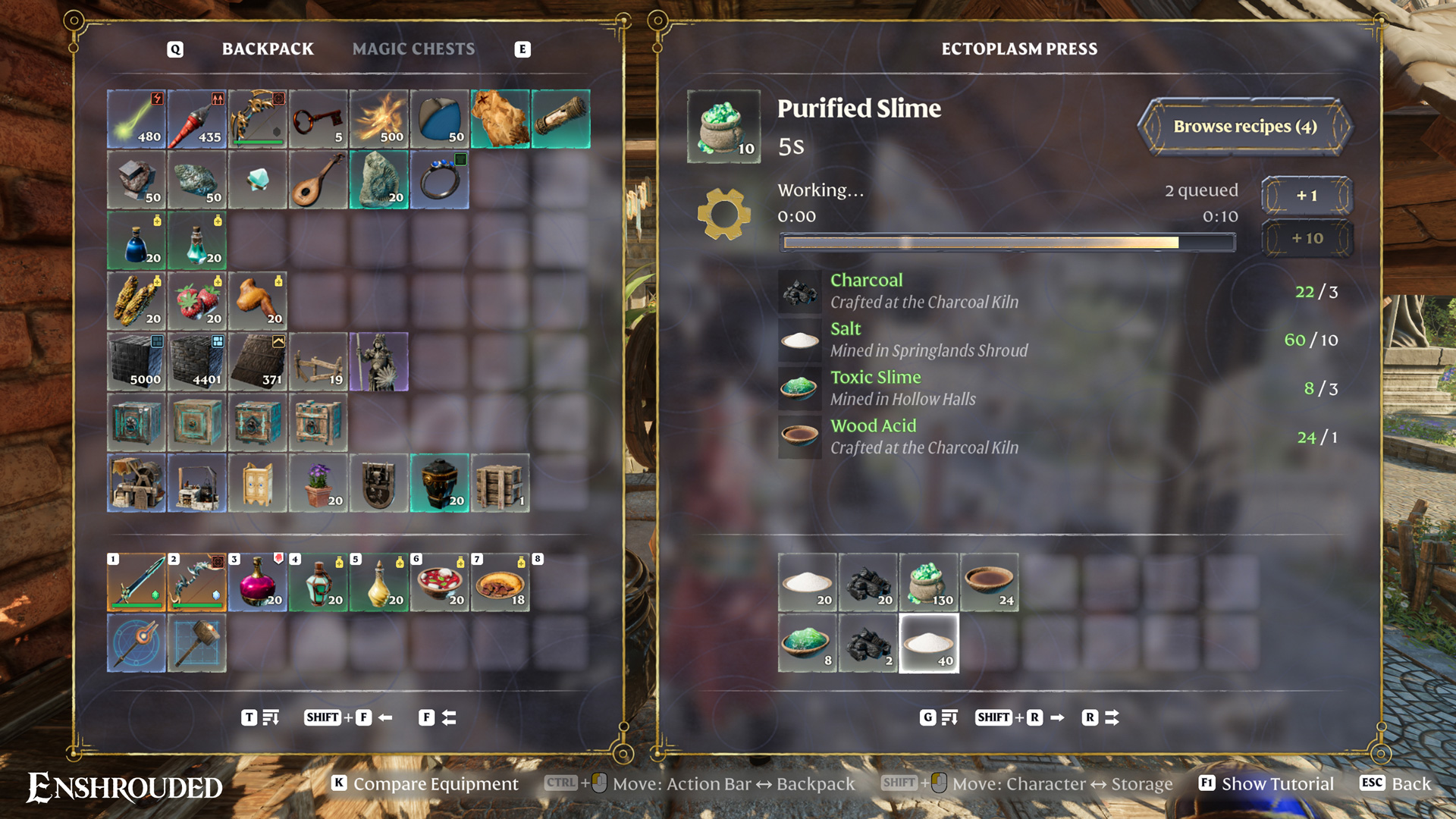Select the Toxic Slime stack of 8
Viewport: 1456px width, 819px height.
click(808, 643)
